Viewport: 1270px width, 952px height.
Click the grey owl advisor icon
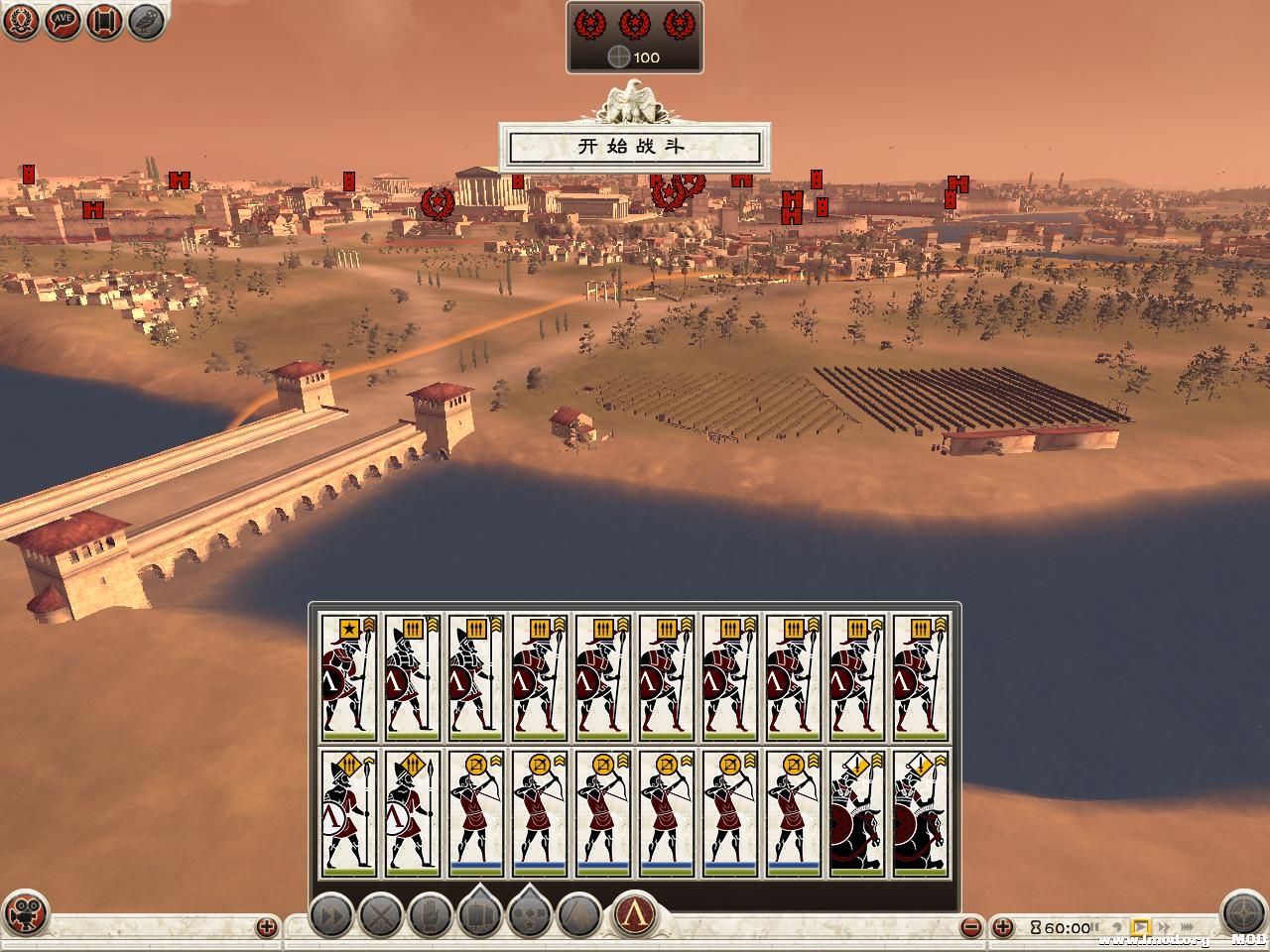pos(147,21)
